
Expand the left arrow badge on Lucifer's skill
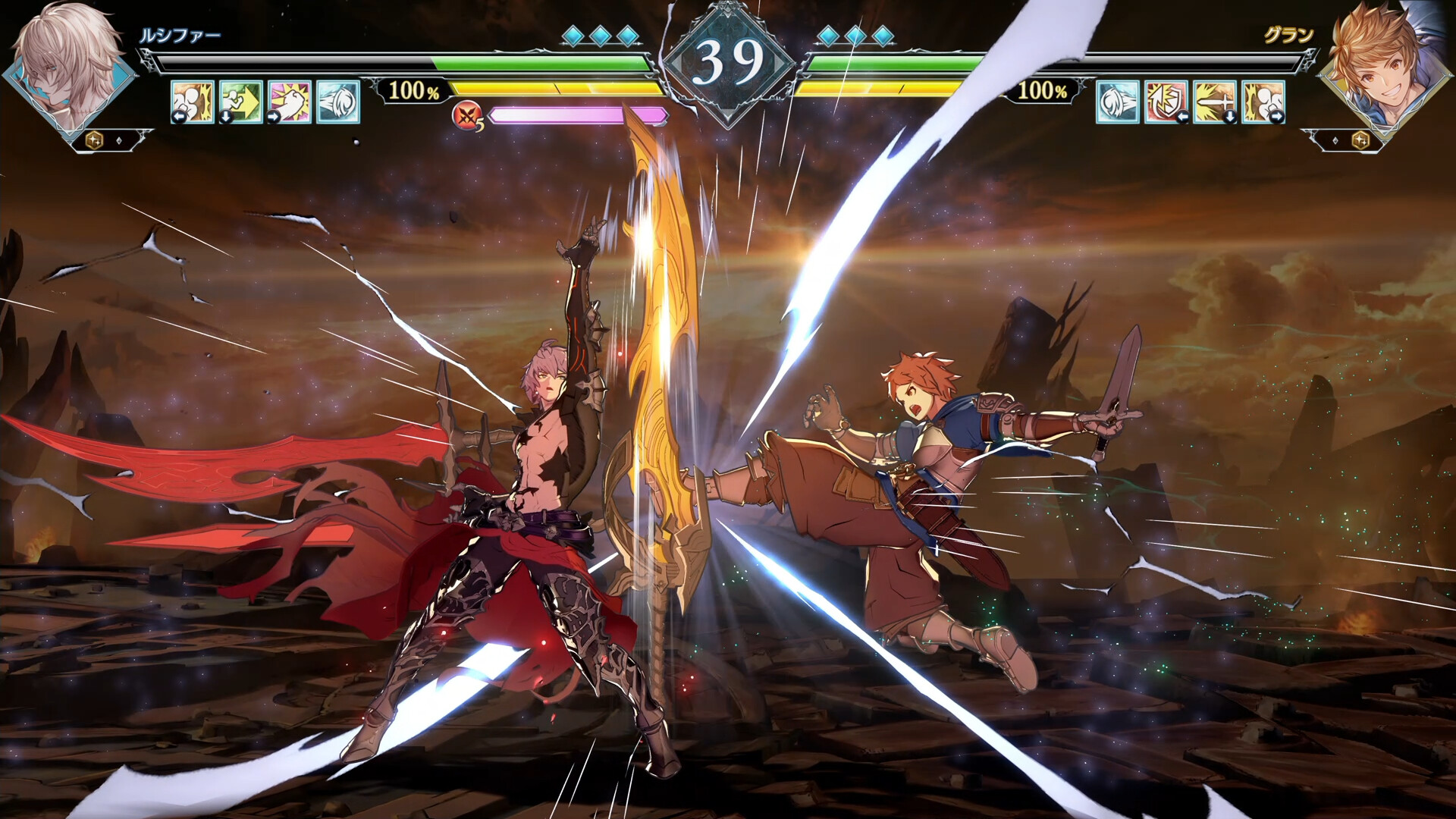[x=178, y=116]
